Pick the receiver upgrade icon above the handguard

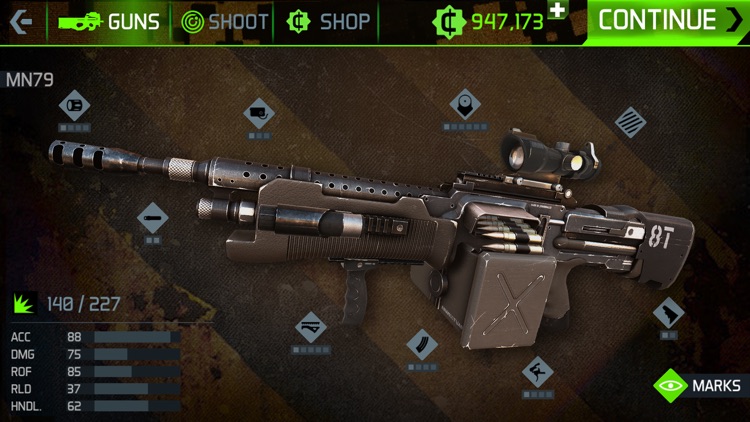tap(259, 113)
